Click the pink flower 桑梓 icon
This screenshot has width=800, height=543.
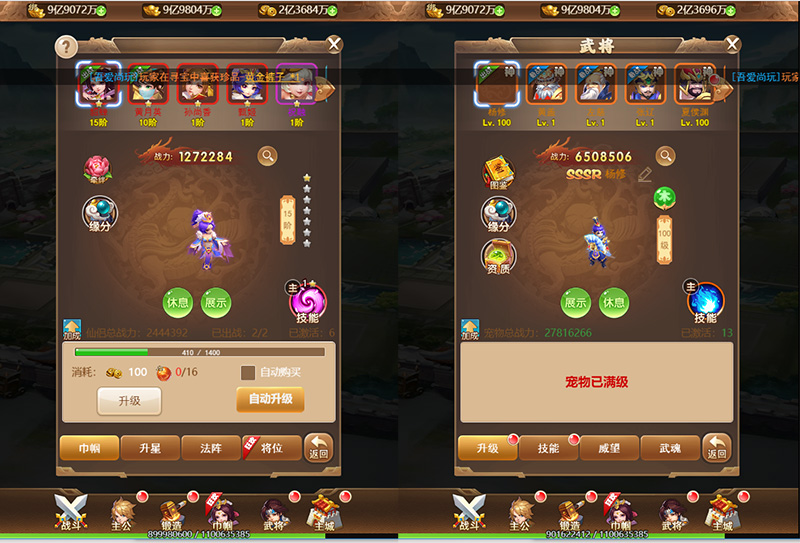tap(98, 168)
